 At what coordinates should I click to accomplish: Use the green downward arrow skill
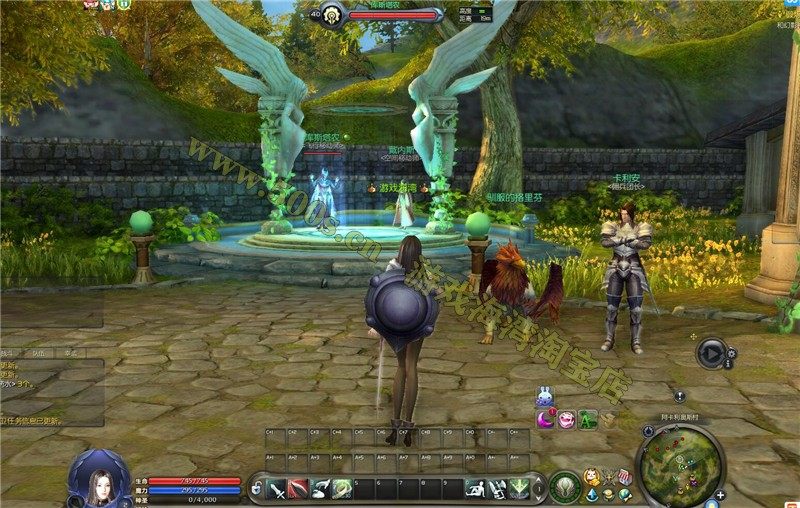pos(519,488)
